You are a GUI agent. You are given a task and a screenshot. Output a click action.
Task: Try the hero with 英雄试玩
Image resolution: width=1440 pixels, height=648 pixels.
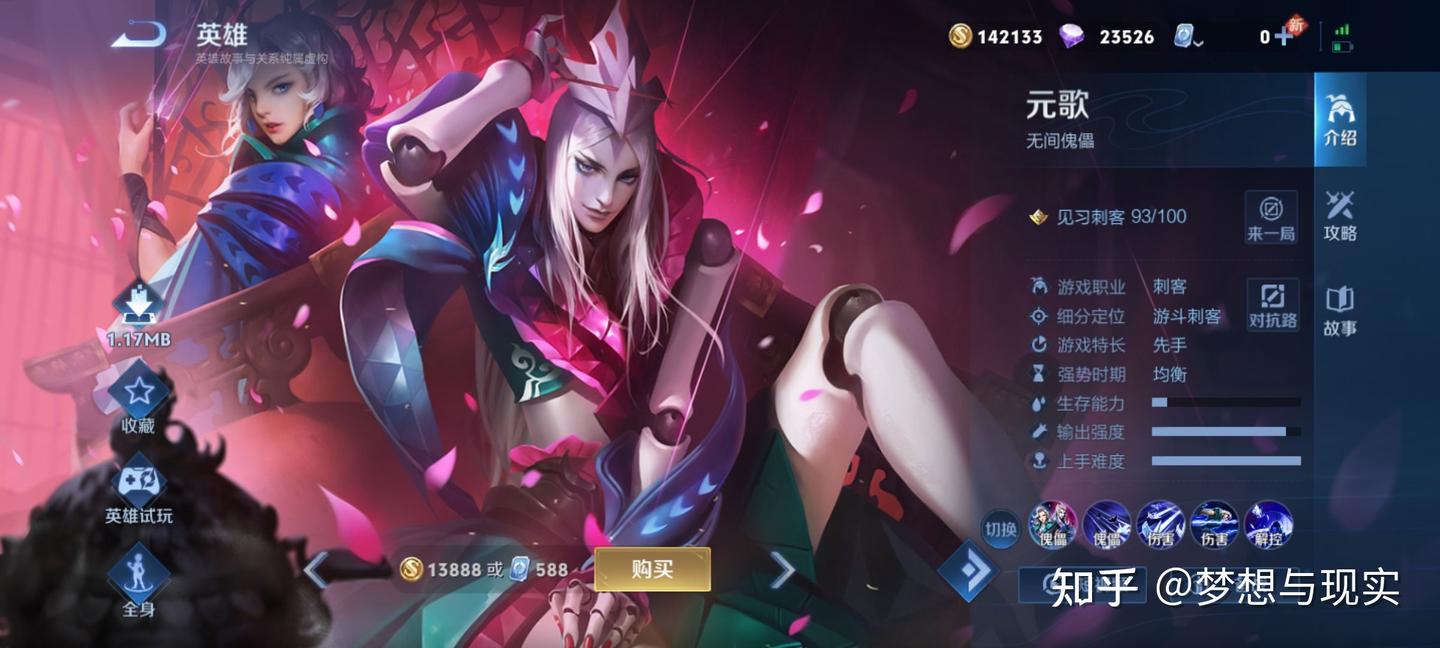coord(138,493)
